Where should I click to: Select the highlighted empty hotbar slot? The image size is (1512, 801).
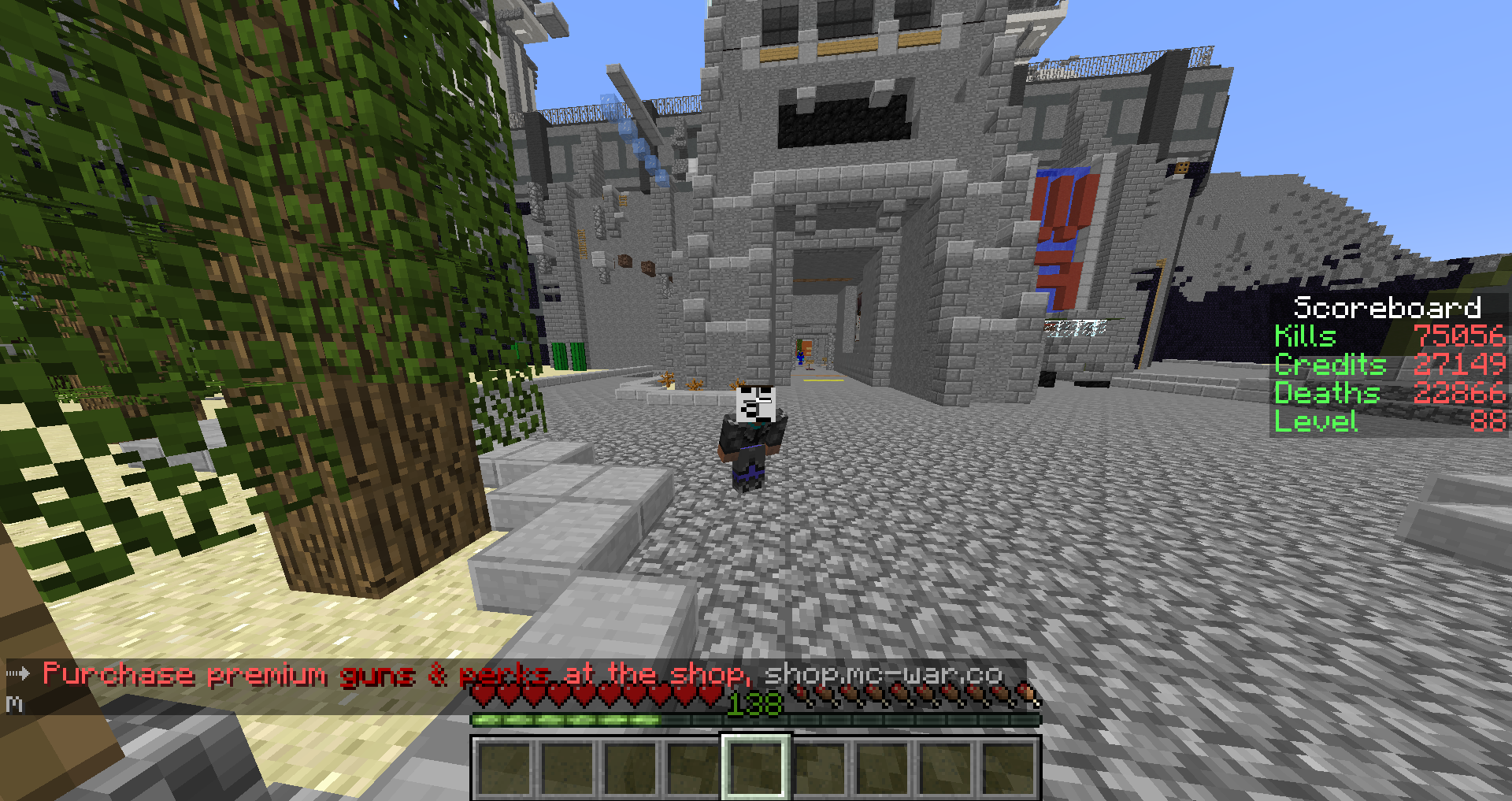(755, 767)
